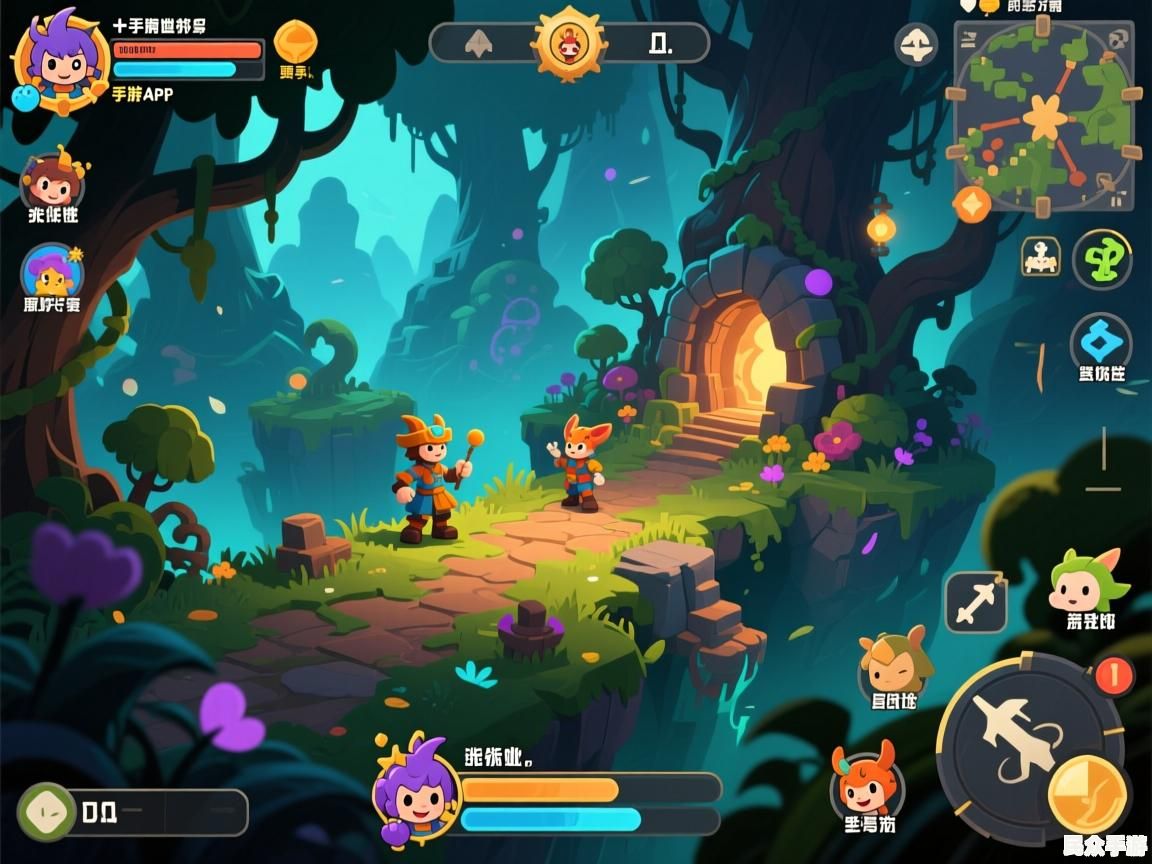Open the small square creature icon
The height and width of the screenshot is (864, 1152).
click(1040, 256)
